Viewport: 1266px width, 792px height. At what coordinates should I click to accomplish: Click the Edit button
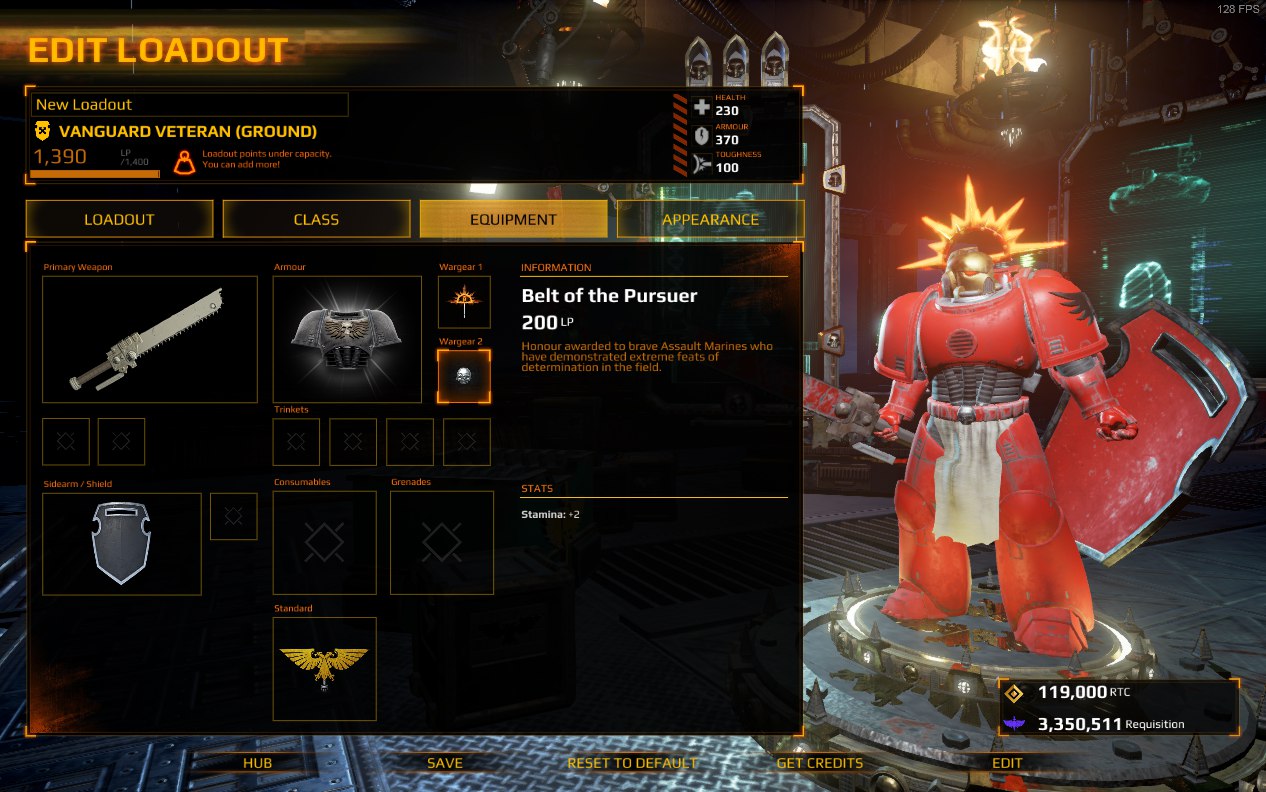1007,762
